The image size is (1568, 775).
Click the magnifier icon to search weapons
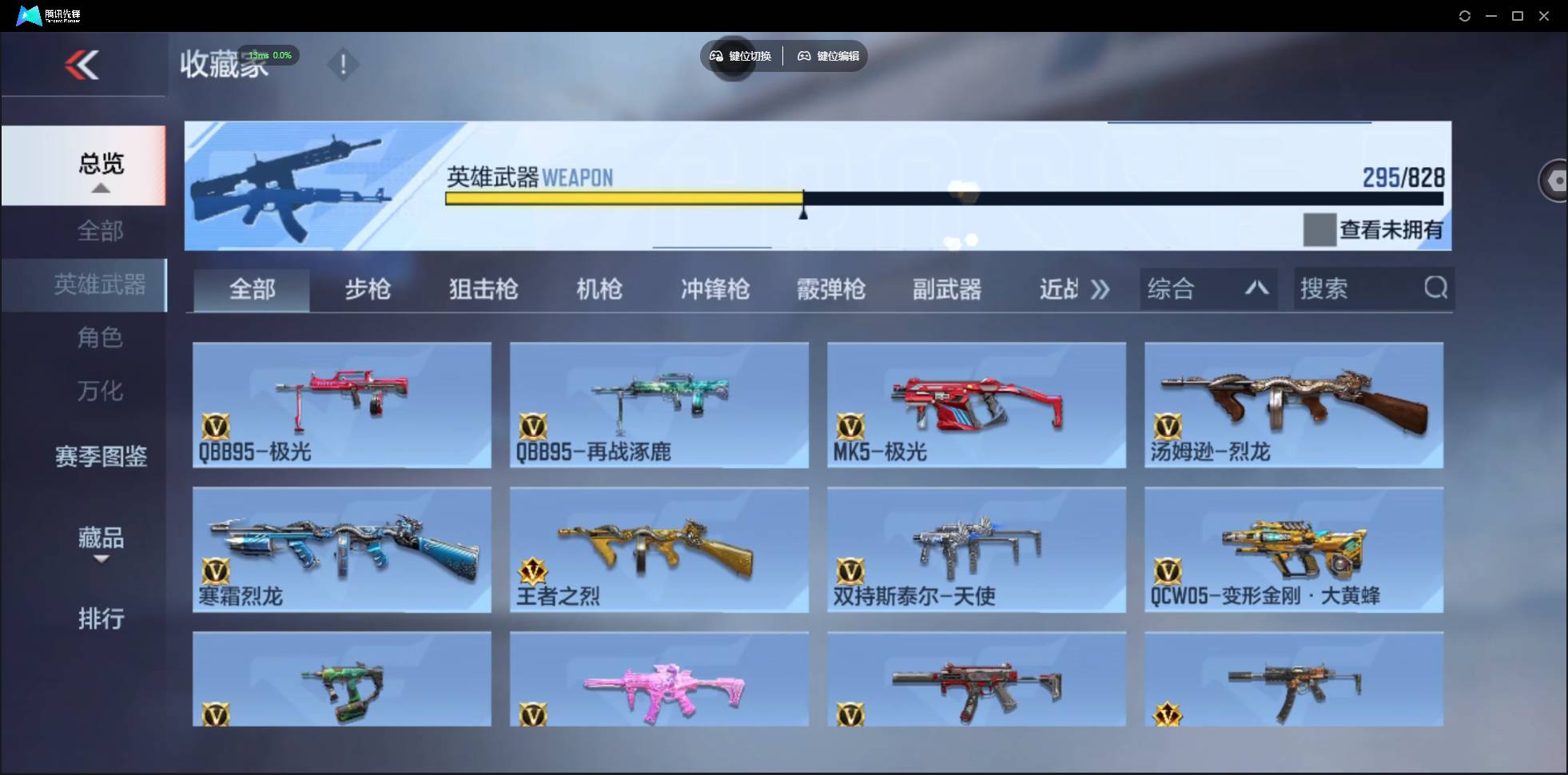(1436, 288)
